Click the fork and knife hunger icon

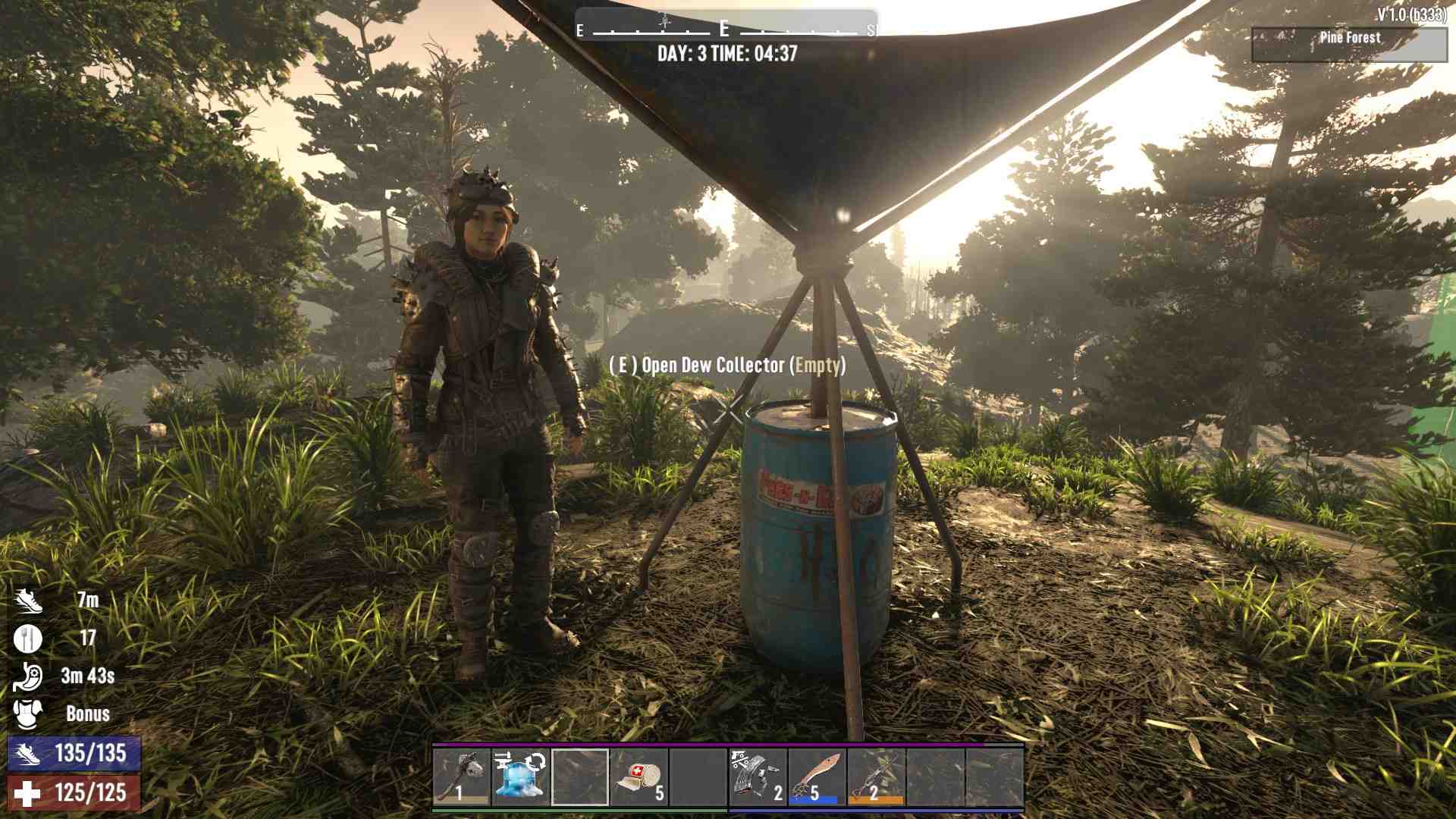28,638
